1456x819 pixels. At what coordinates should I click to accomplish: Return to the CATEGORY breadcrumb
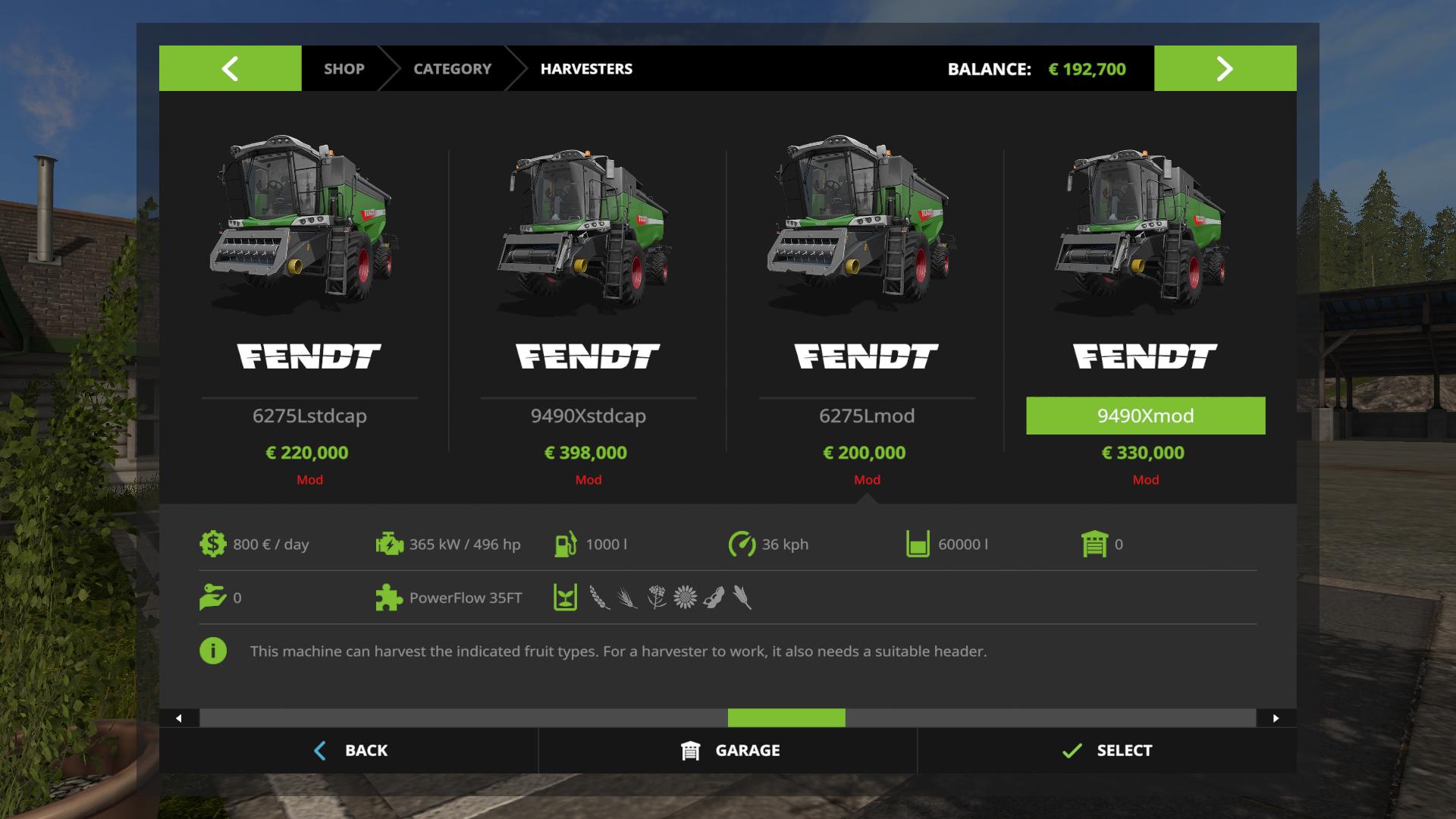click(452, 68)
